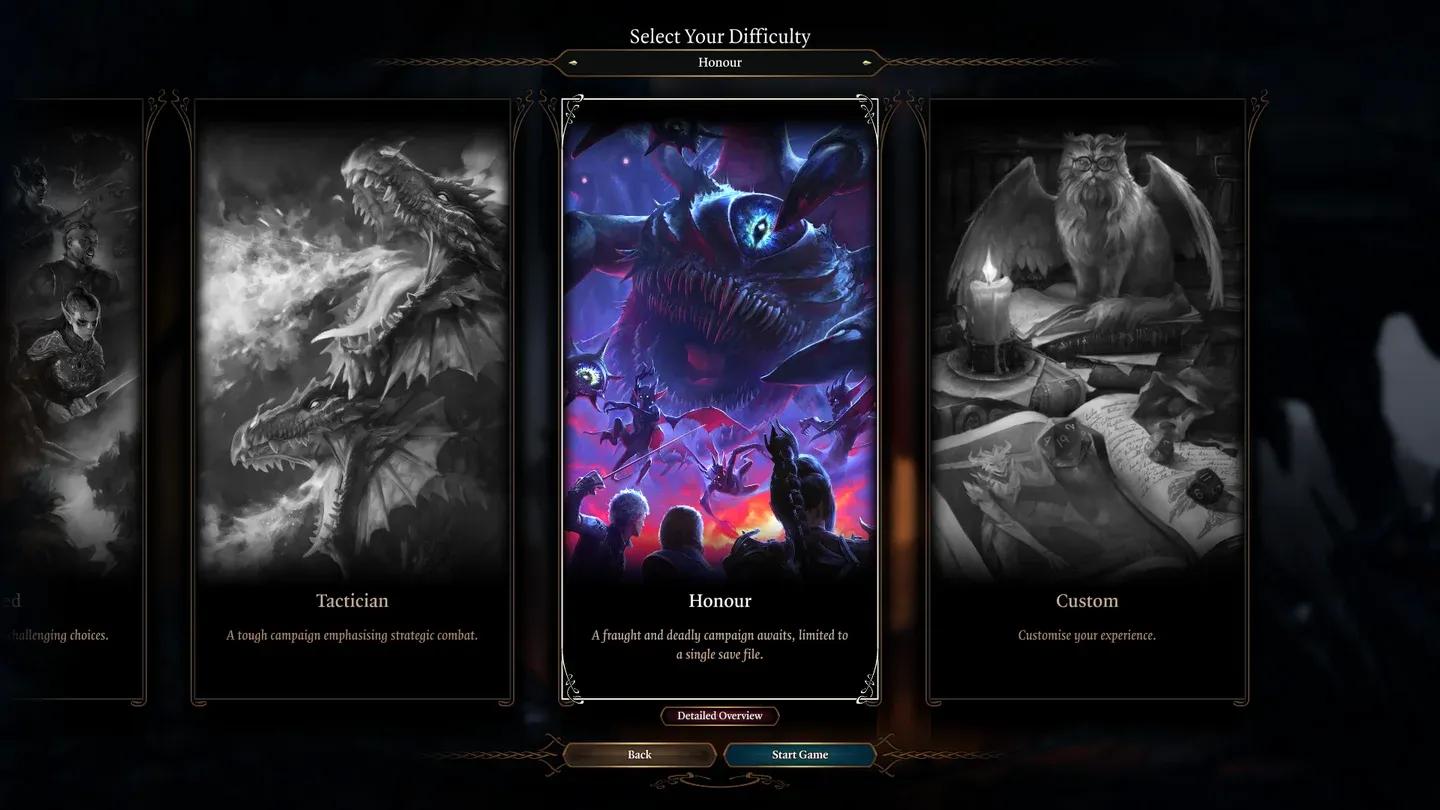Go Back to the previous screen
The width and height of the screenshot is (1440, 810).
tap(638, 754)
